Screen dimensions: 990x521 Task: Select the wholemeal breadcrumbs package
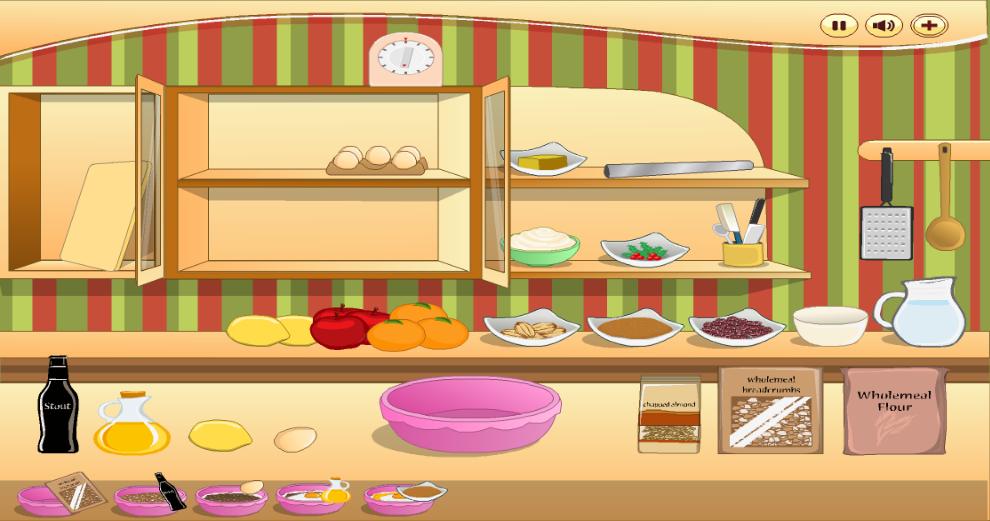tap(769, 409)
